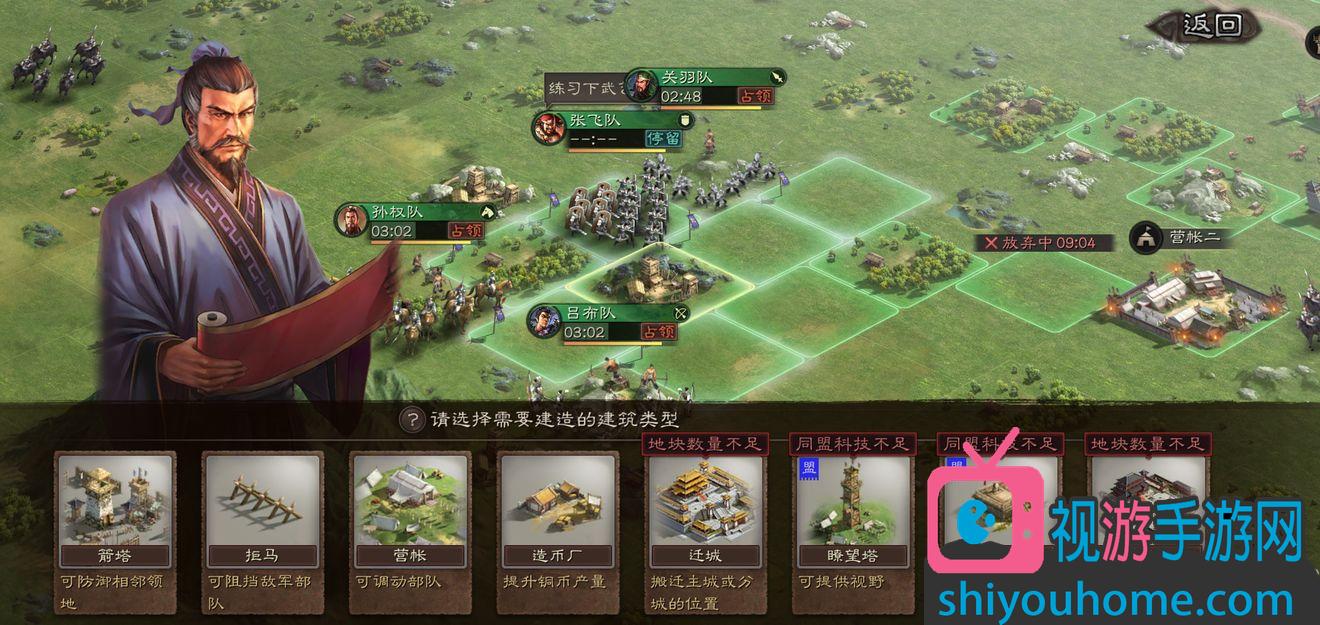1320x625 pixels.
Task: Select the 张飞队 army label
Action: (x=611, y=129)
